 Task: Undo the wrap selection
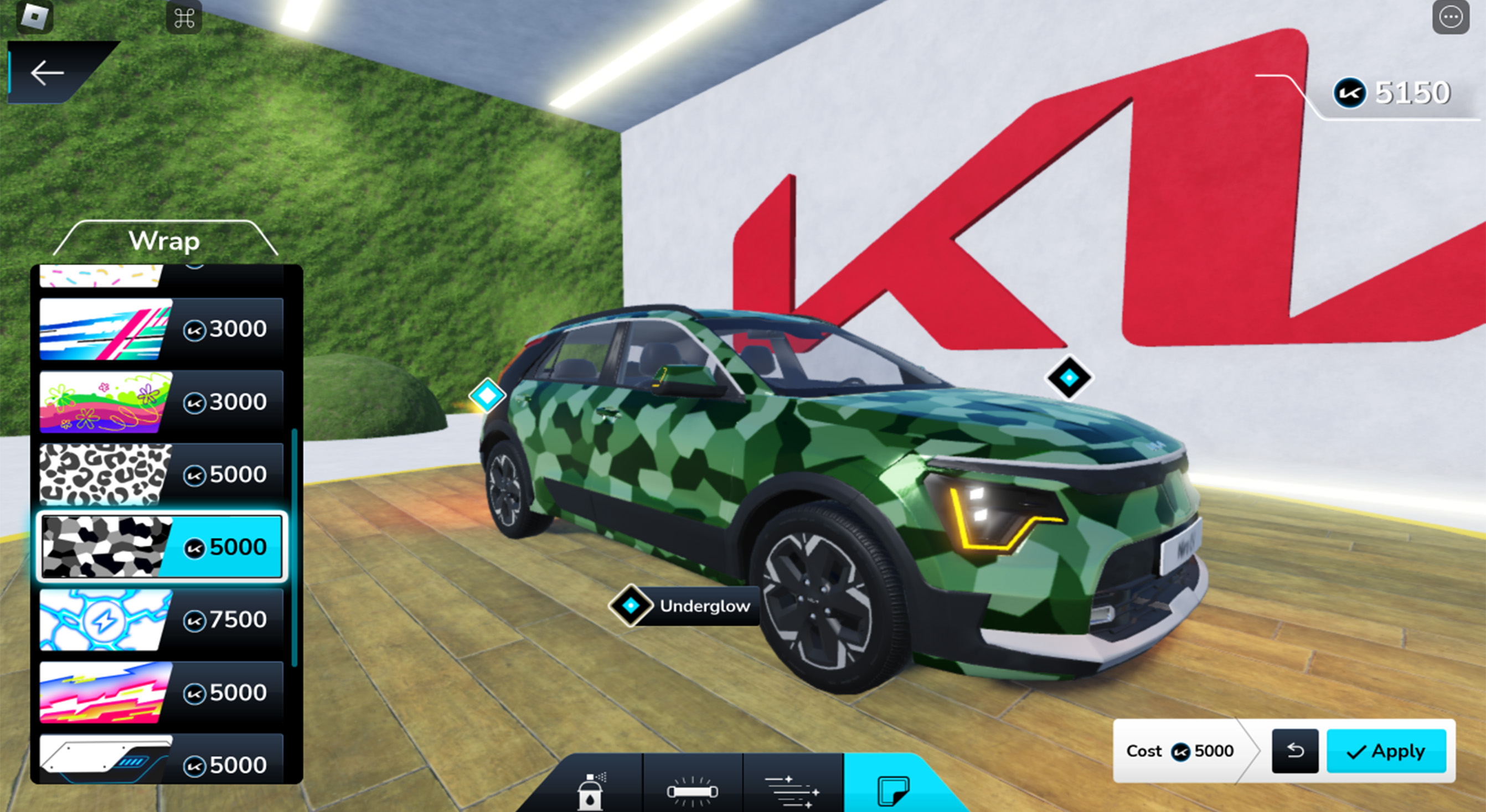[x=1294, y=752]
